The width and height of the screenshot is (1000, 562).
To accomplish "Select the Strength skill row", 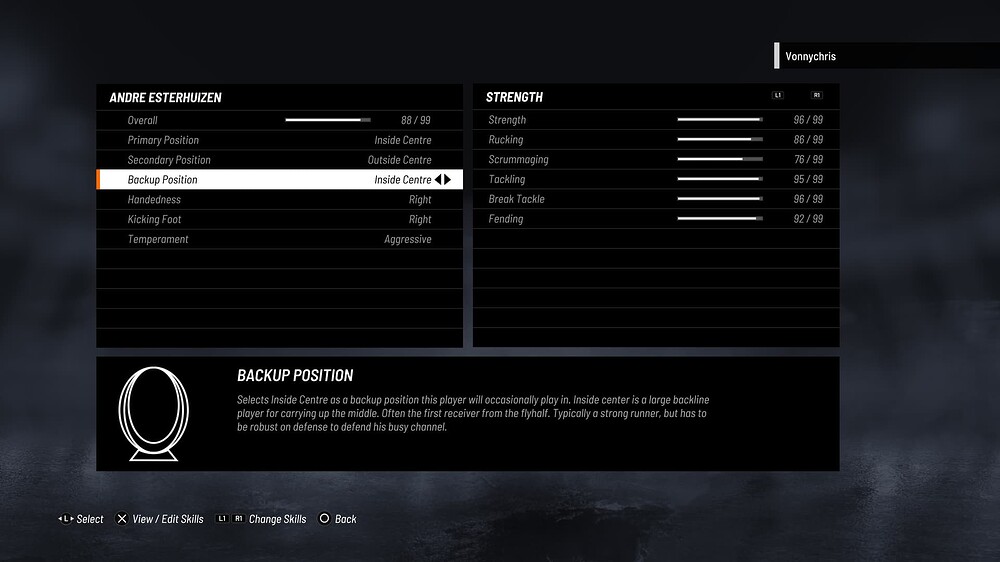I will coord(655,120).
